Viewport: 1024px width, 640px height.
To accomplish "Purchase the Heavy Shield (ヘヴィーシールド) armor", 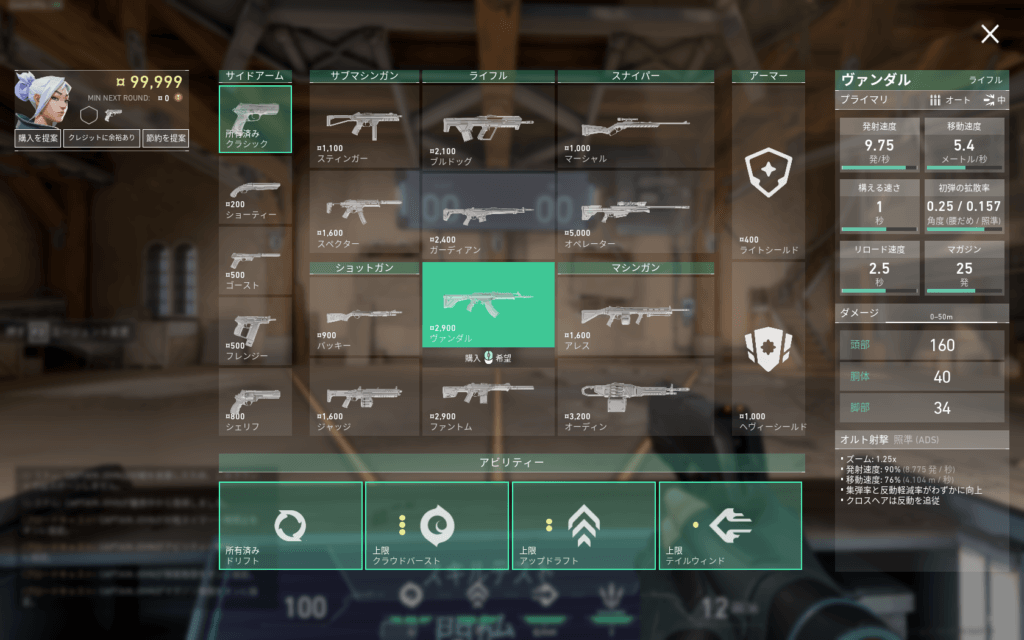I will click(x=768, y=355).
